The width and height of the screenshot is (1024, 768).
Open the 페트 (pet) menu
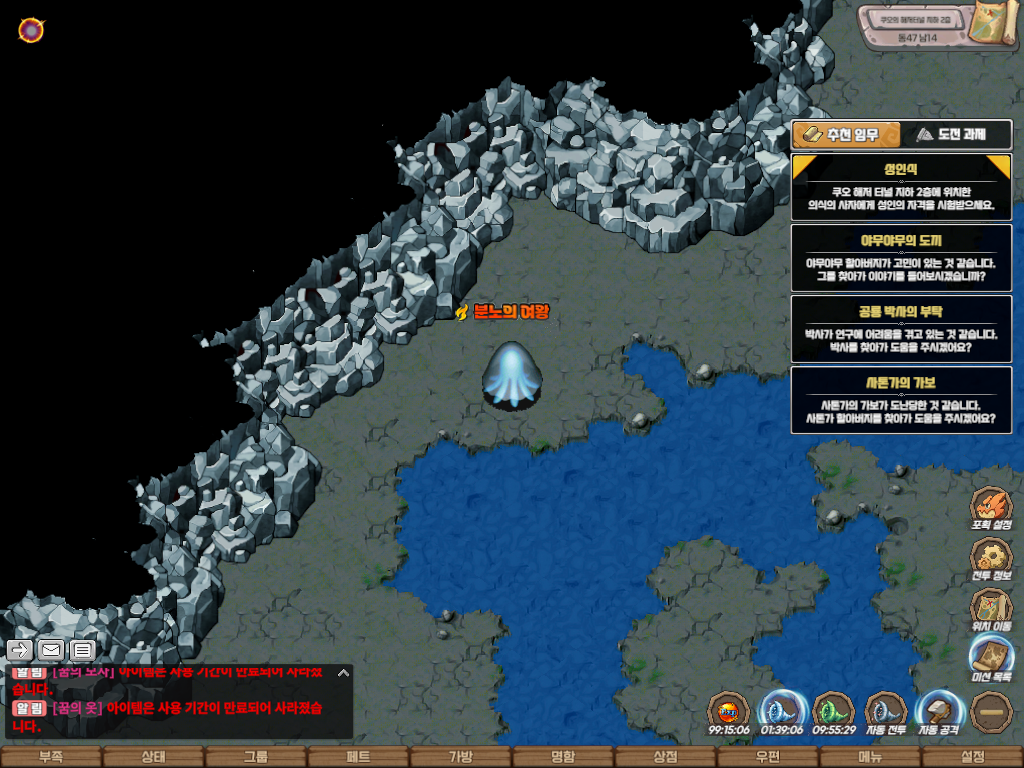358,757
